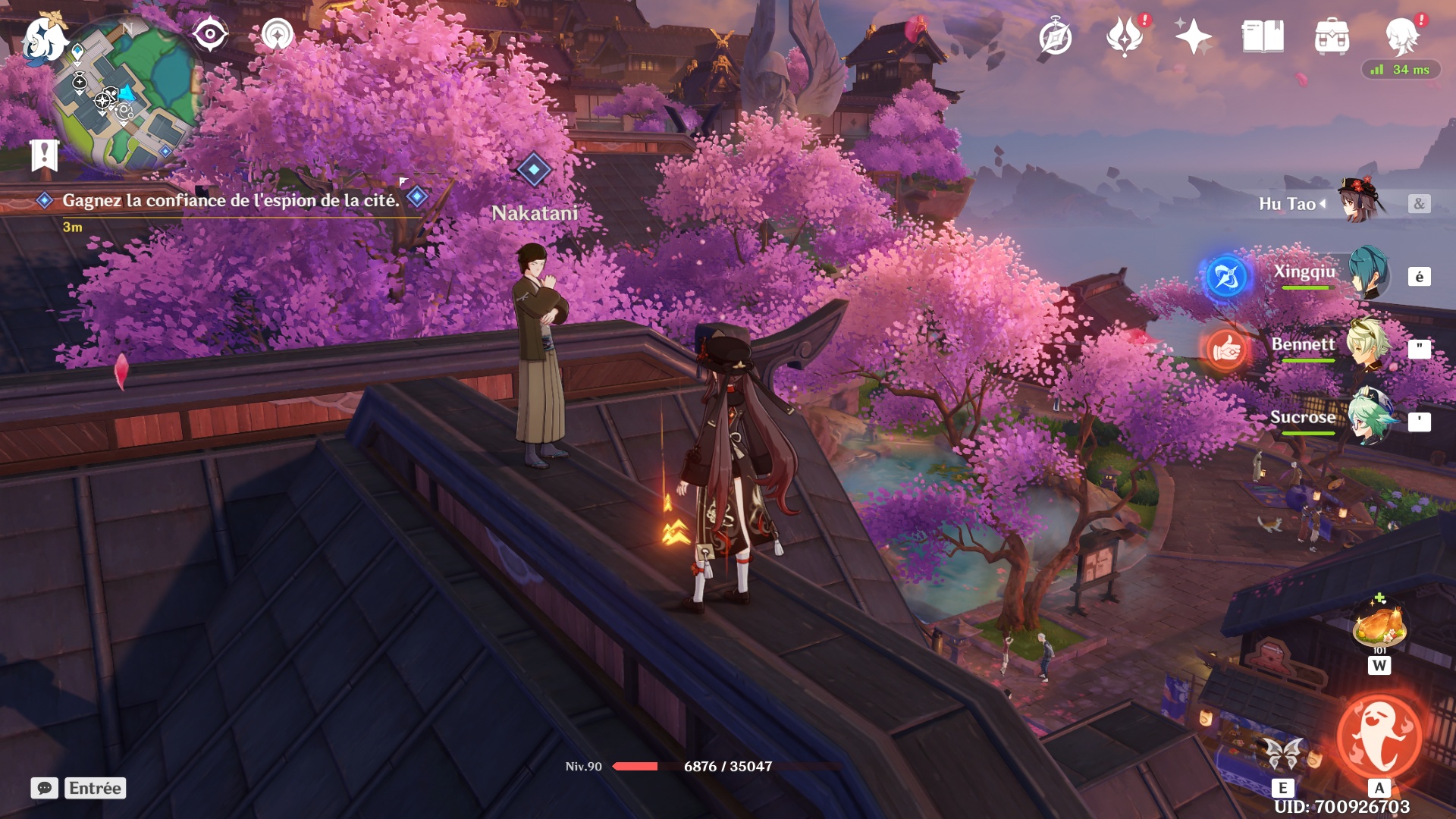Open the co-op mode icon
1456x819 pixels.
pos(277,35)
